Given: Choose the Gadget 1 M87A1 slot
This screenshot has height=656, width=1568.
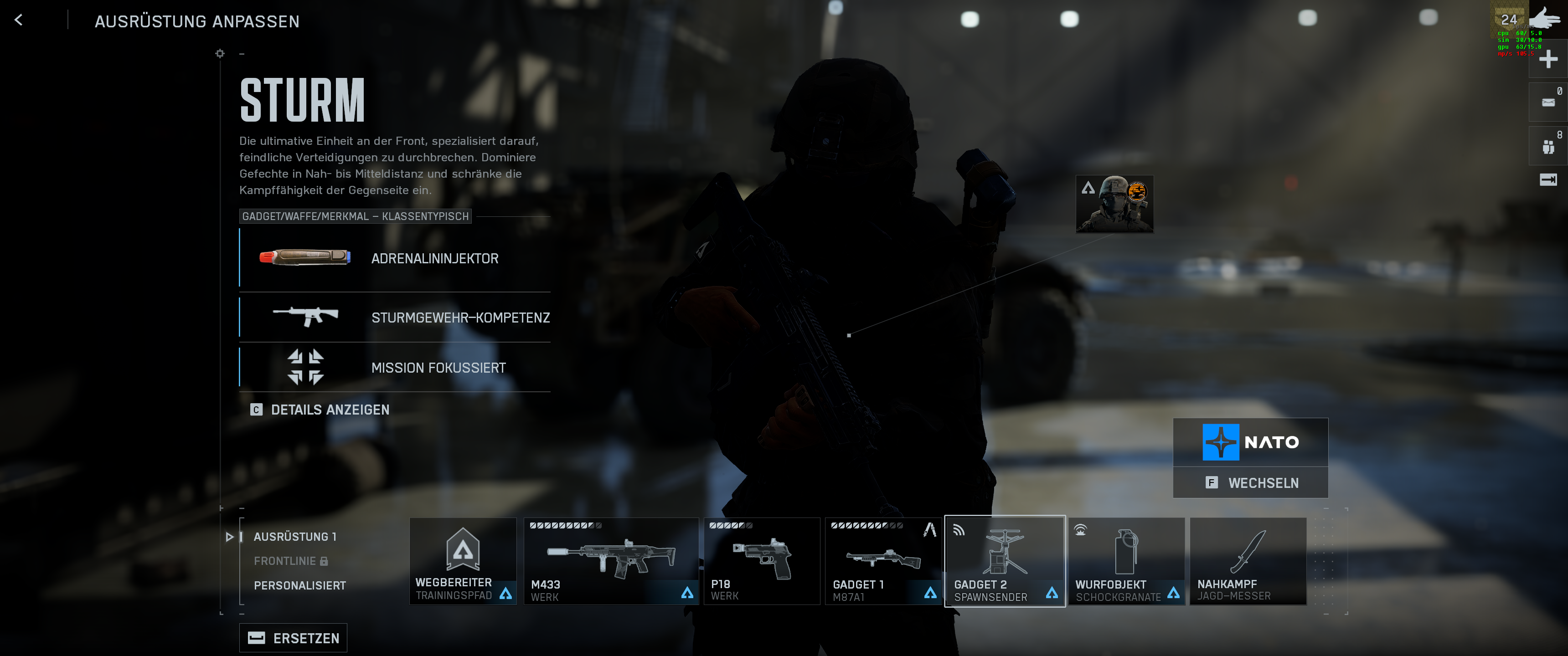Looking at the screenshot, I should 882,561.
